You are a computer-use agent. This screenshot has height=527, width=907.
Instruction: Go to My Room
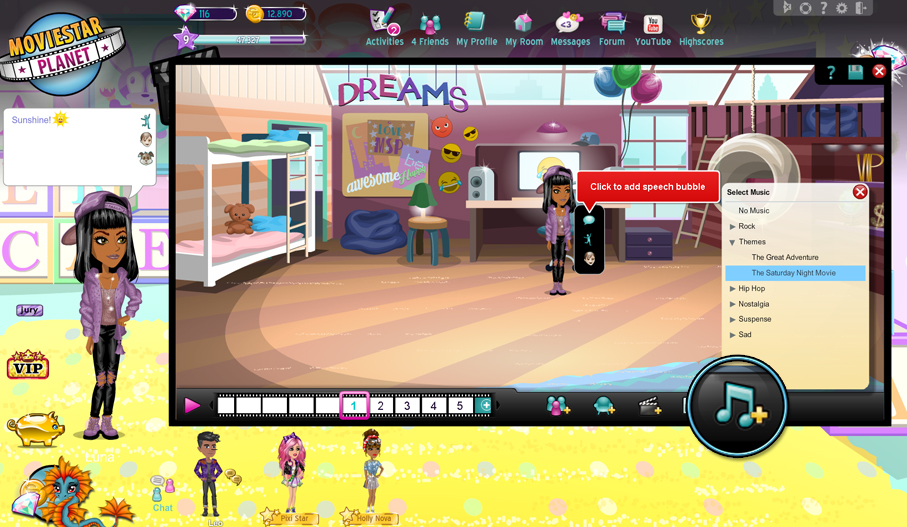pos(523,29)
